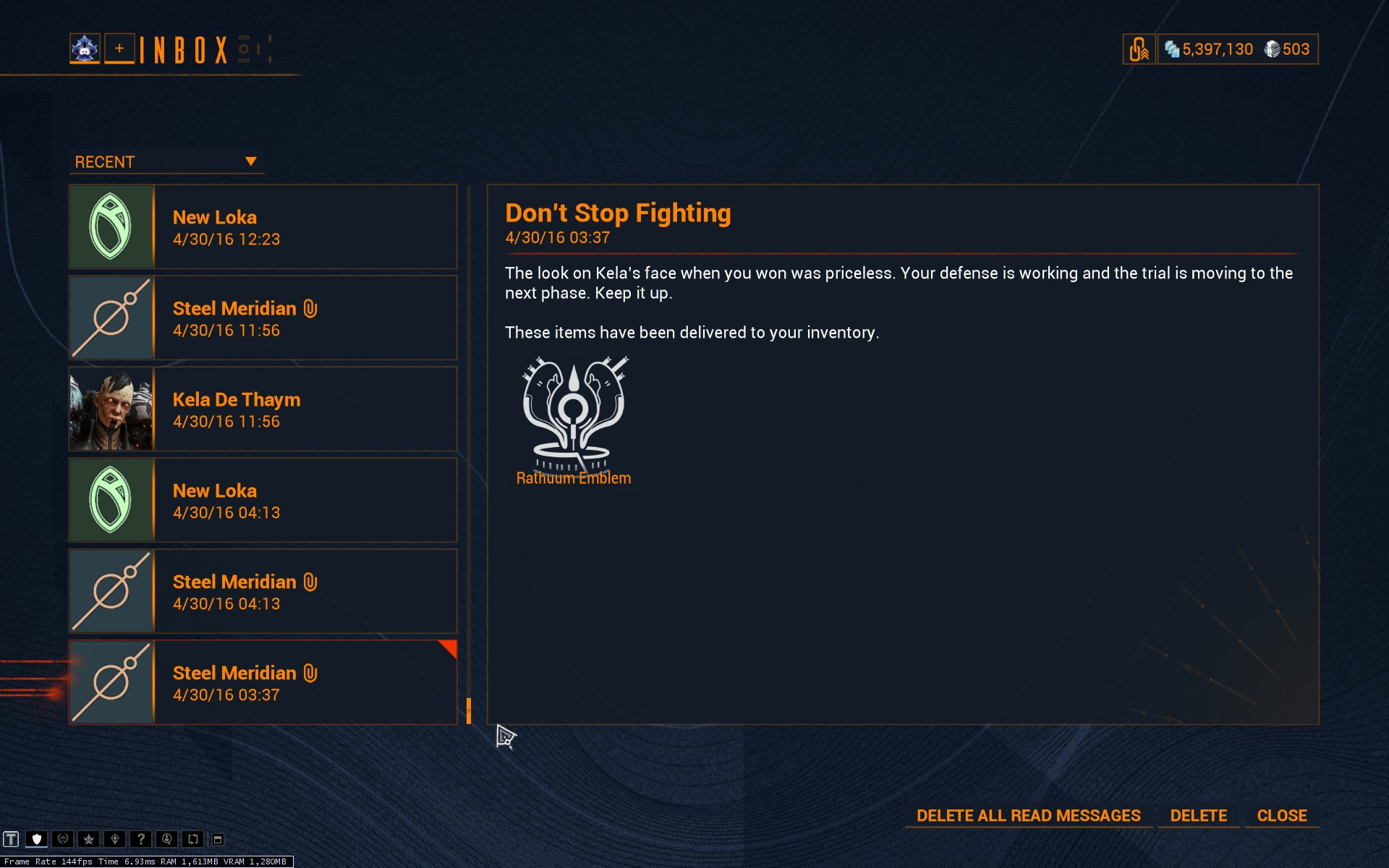Open the Warframe chat icon top left

pos(85,48)
